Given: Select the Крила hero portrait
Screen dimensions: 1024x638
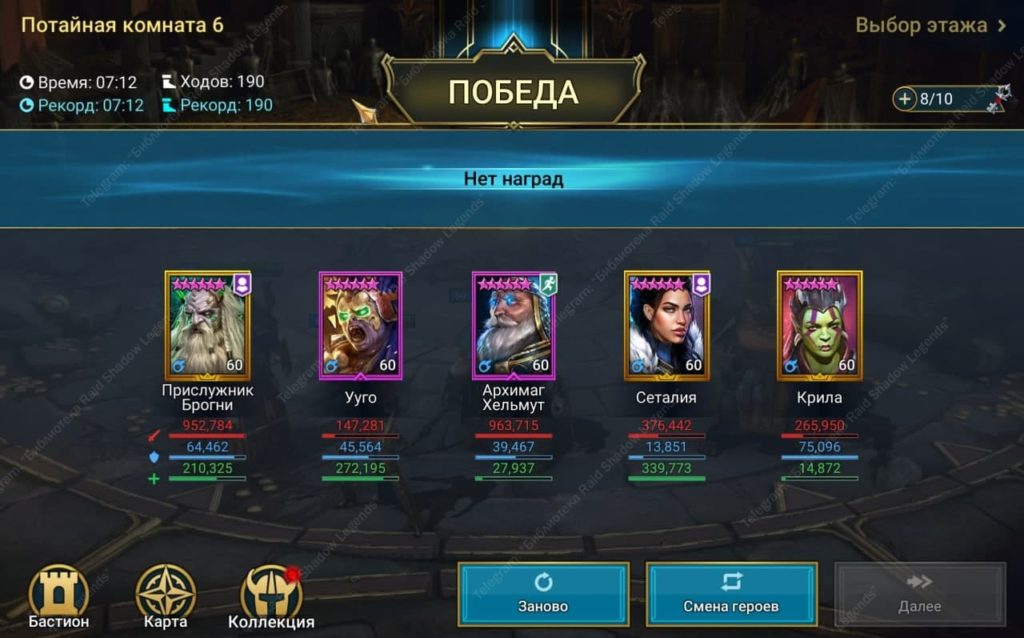Looking at the screenshot, I should pos(819,325).
